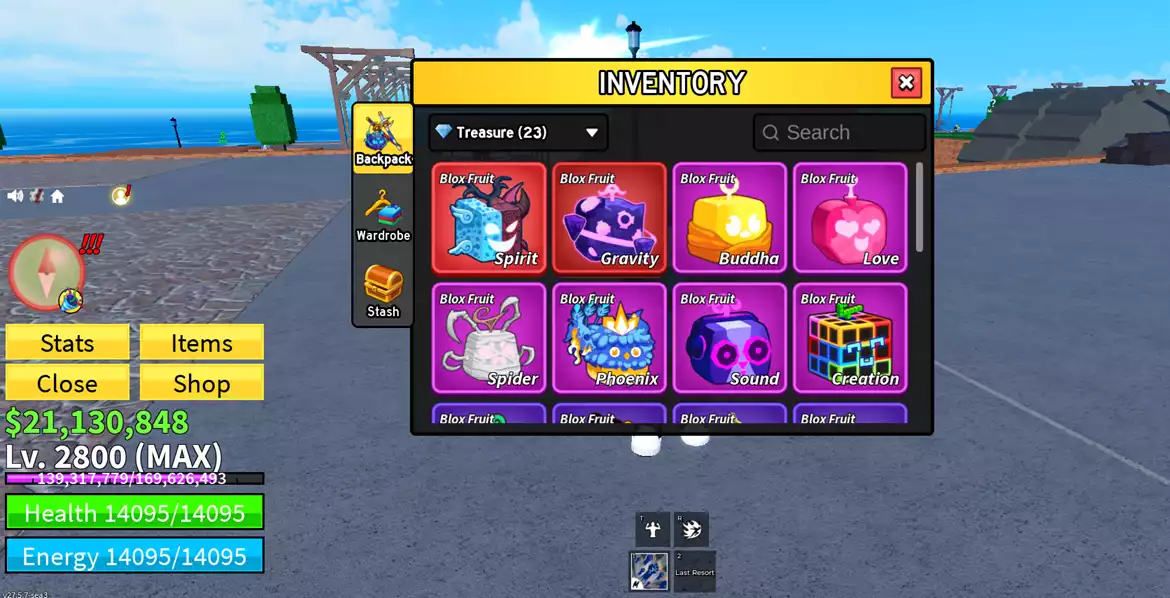Open the Items menu

(x=201, y=343)
